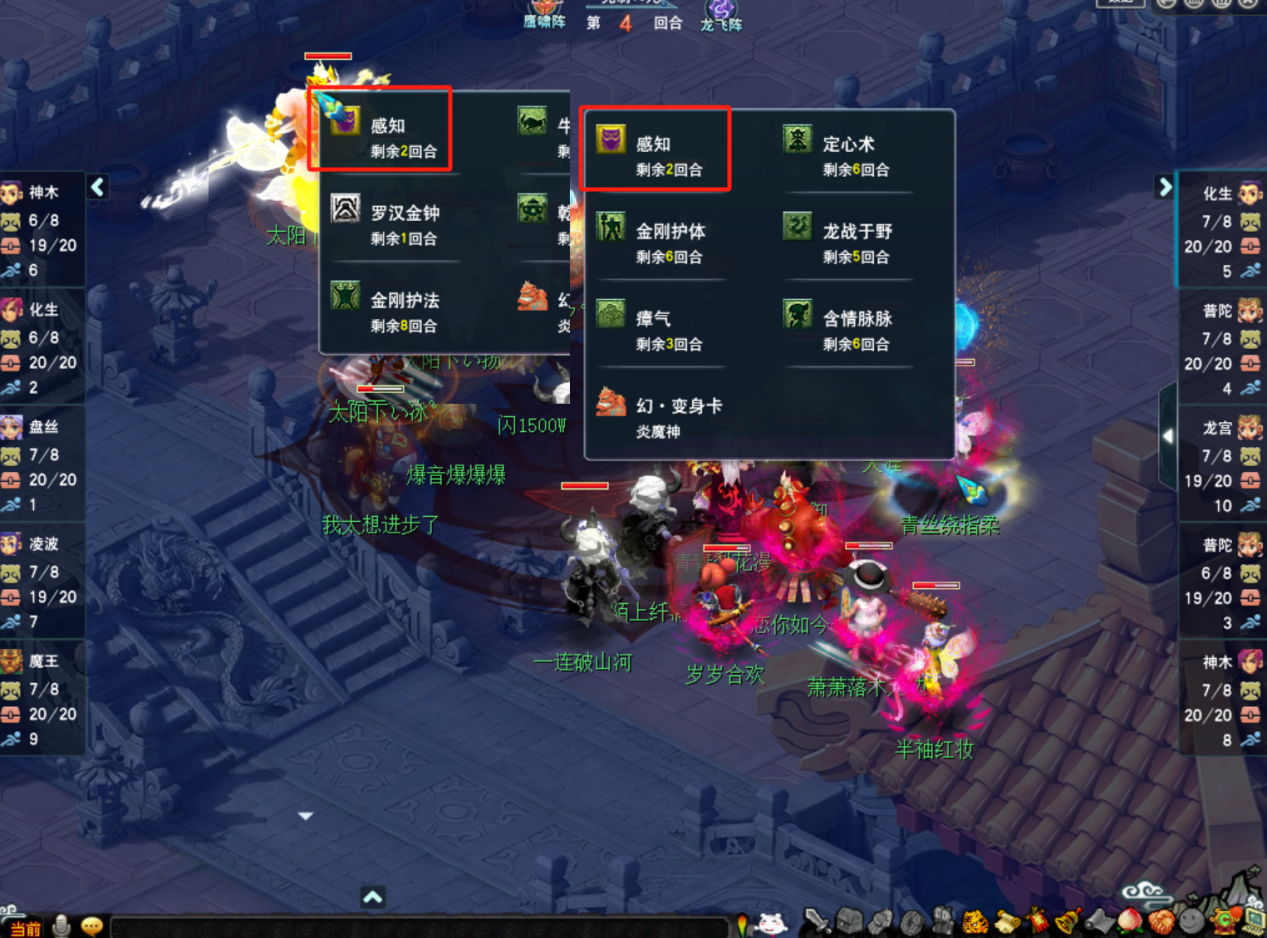Image resolution: width=1267 pixels, height=938 pixels.
Task: Open the chat speech bubble icon
Action: pos(92,926)
